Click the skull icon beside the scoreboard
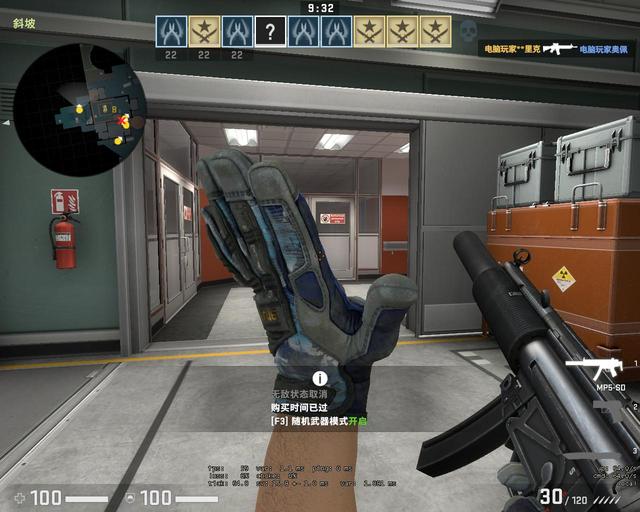 click(468, 31)
